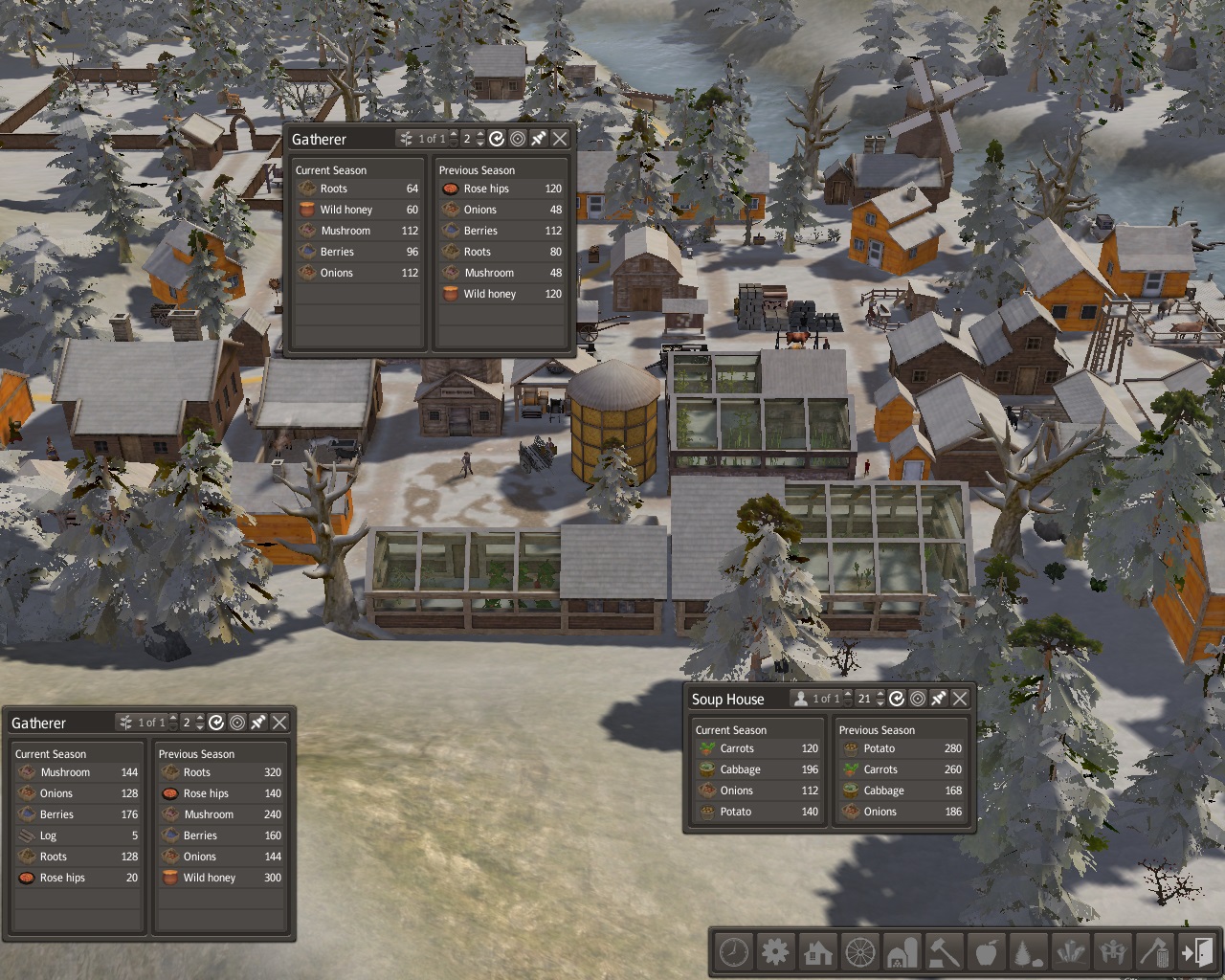Viewport: 1225px width, 980px height.
Task: Select the axe and log toolbar icon
Action: (x=1155, y=952)
